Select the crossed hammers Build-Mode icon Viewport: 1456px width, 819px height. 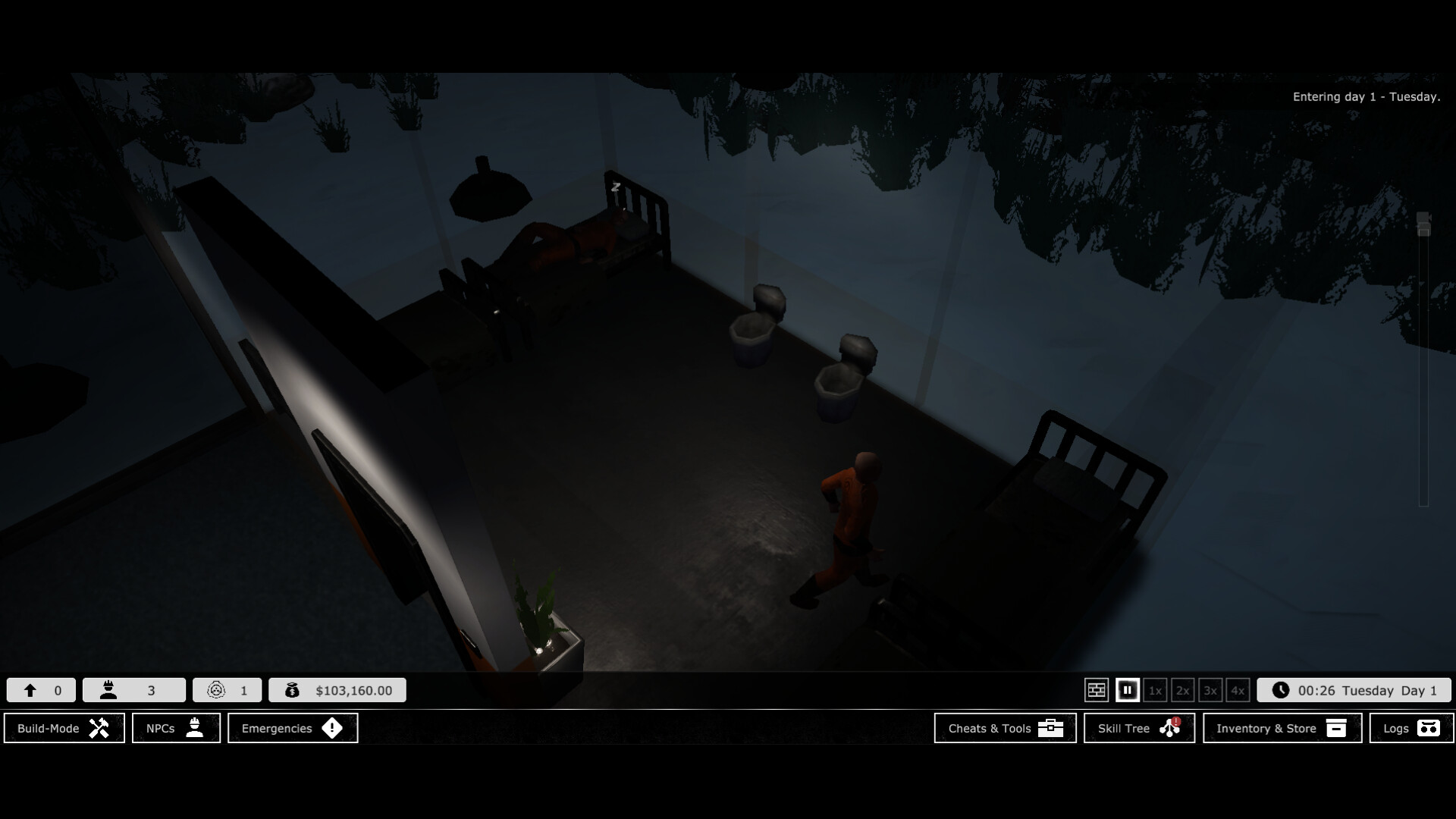pos(99,728)
